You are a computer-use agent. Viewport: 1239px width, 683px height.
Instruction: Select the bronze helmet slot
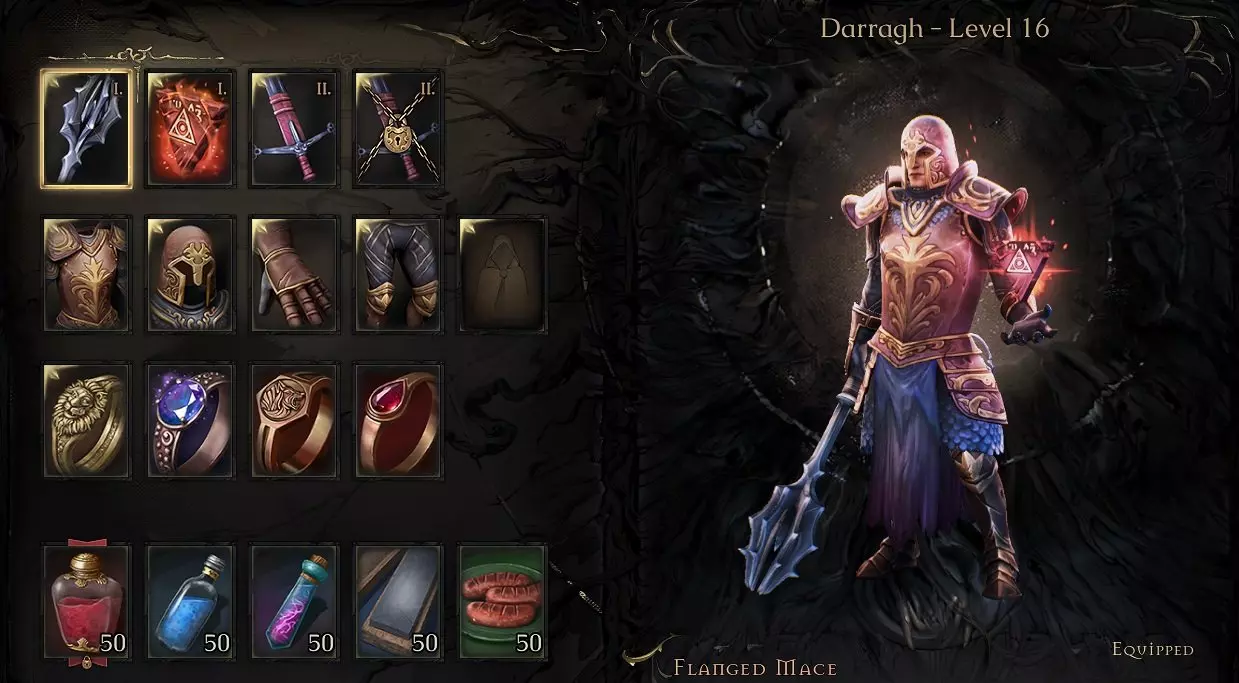[x=190, y=274]
